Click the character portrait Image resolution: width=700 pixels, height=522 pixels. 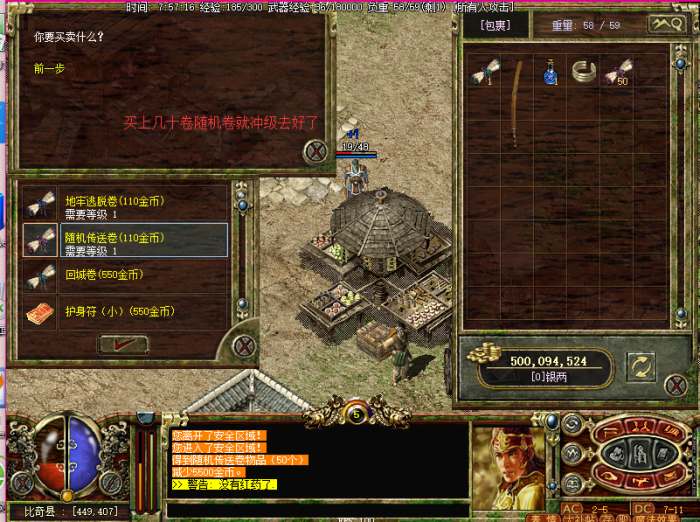coord(508,466)
